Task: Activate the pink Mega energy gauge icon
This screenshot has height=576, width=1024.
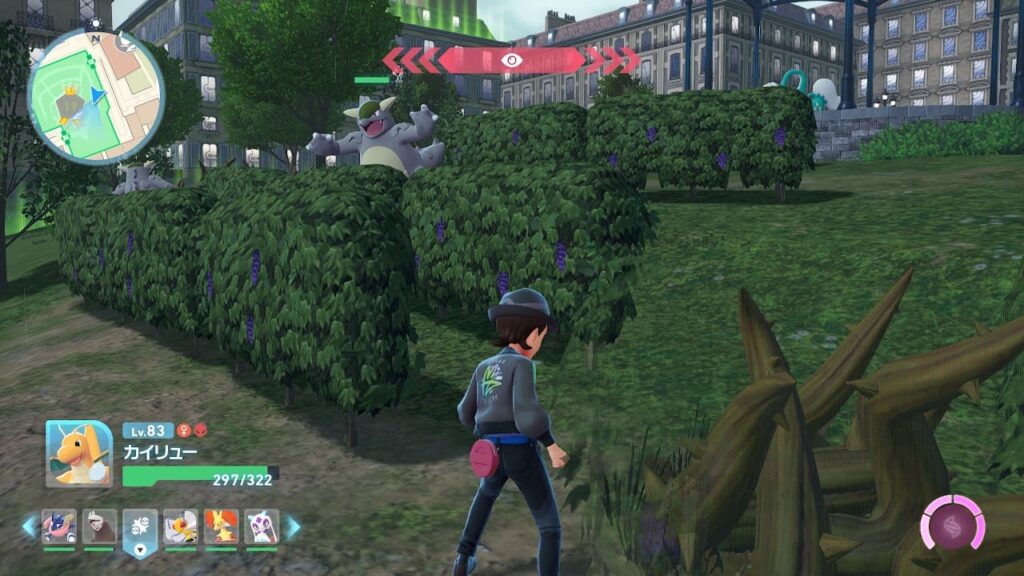Action: click(952, 522)
